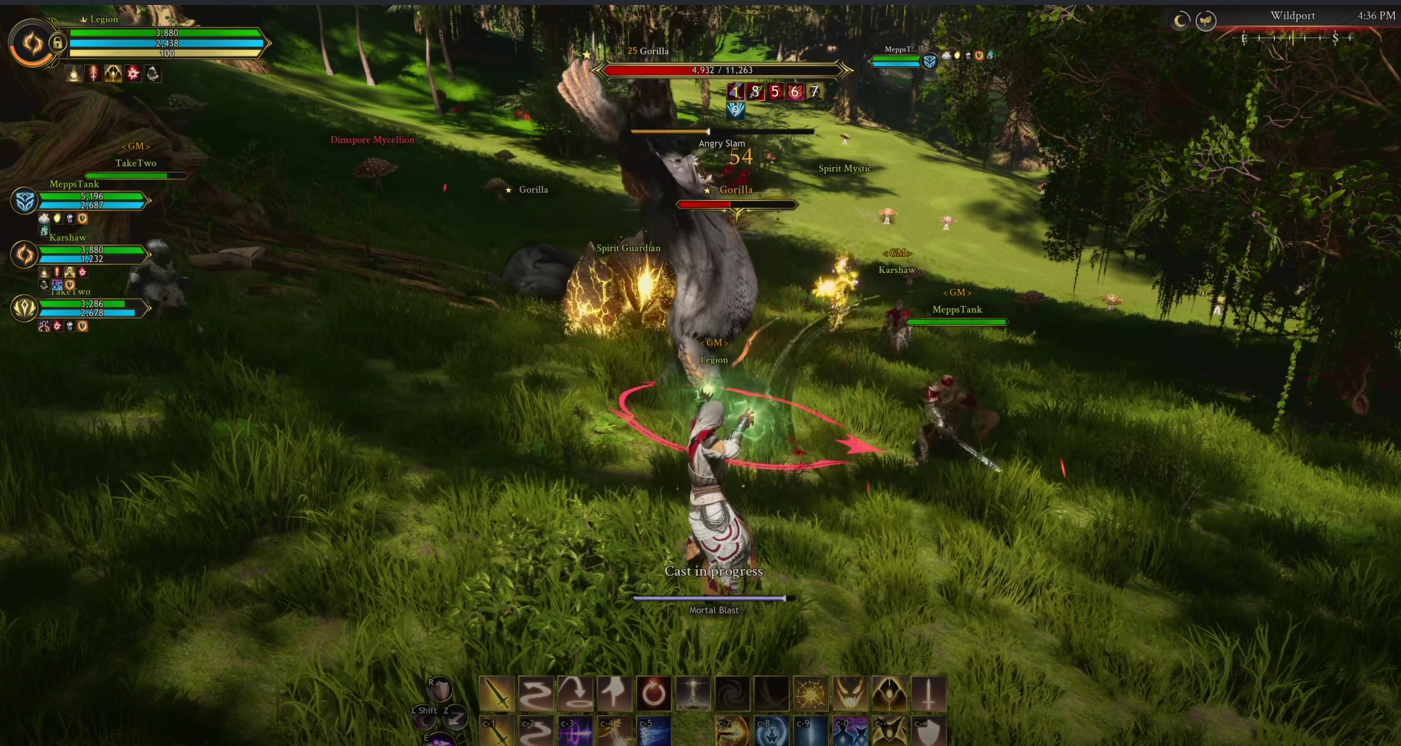Click the crescent moon icon near the clock
This screenshot has width=1401, height=746.
click(x=1181, y=20)
